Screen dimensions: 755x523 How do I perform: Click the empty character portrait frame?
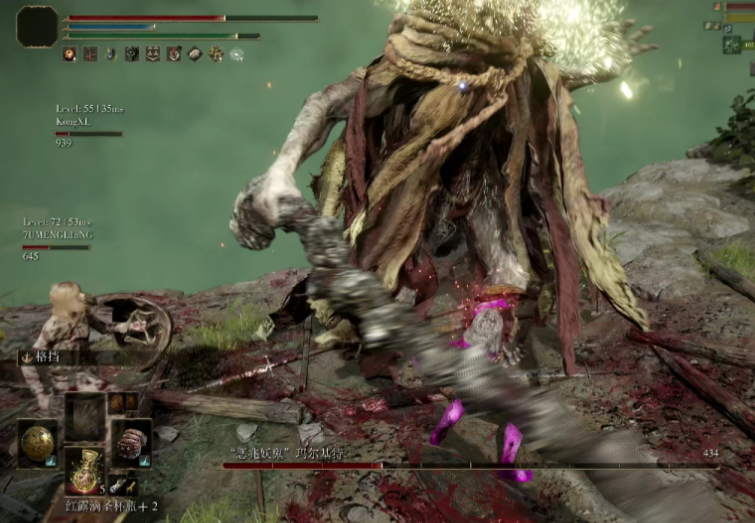38,26
